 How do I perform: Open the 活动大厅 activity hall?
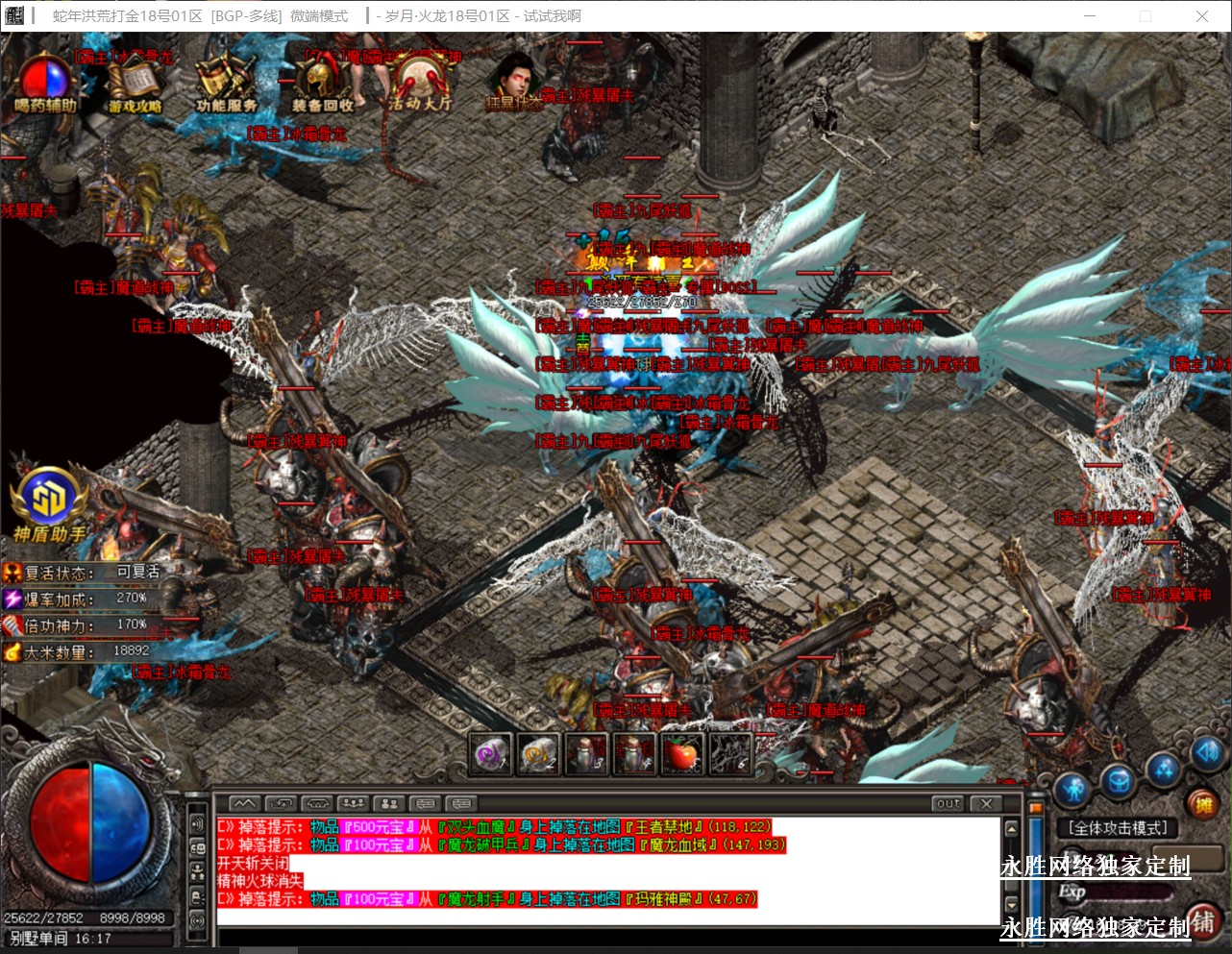point(419,83)
